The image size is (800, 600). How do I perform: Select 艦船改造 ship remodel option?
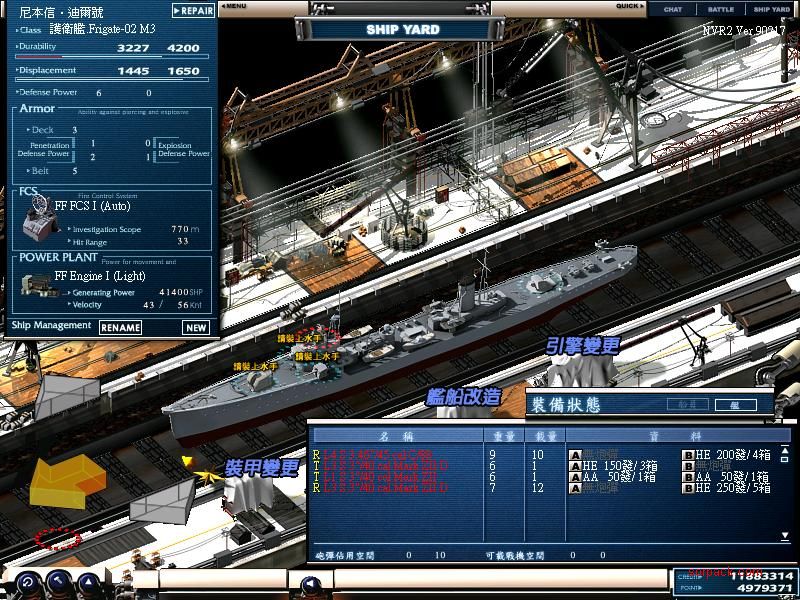pos(463,396)
